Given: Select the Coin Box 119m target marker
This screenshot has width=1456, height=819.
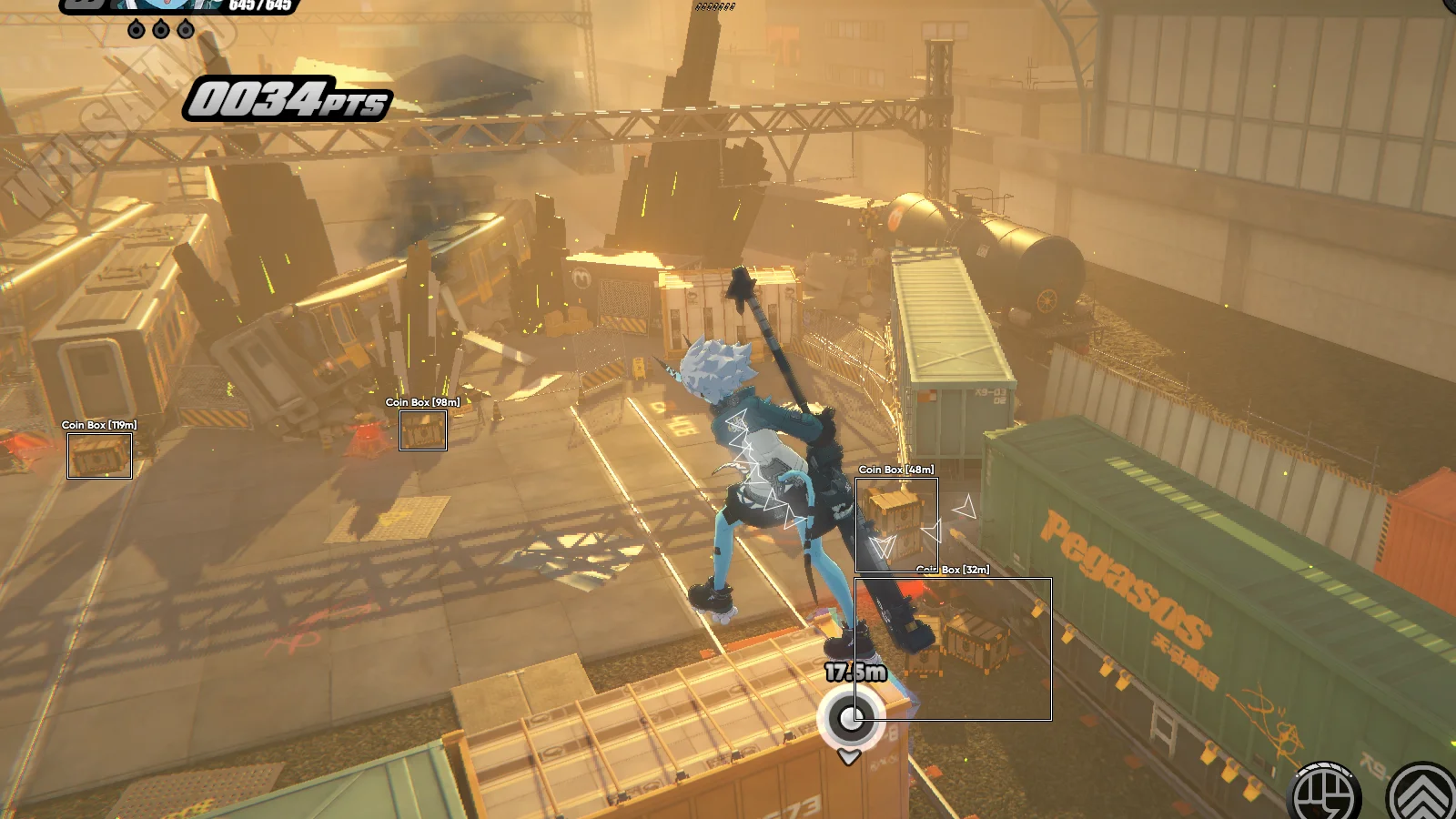Looking at the screenshot, I should pos(99,455).
